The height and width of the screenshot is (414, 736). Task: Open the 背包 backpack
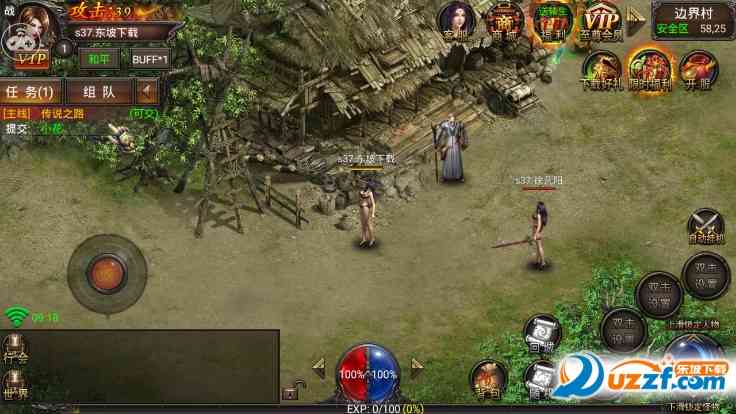[490, 379]
